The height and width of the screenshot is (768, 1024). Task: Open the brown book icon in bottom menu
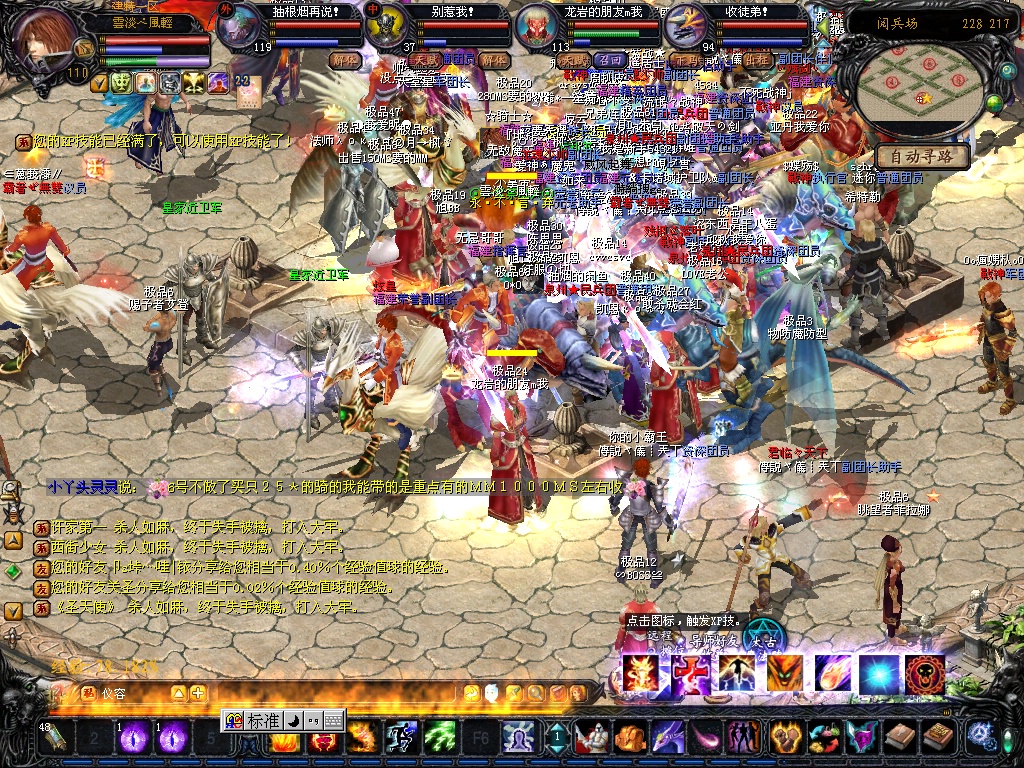[900, 738]
